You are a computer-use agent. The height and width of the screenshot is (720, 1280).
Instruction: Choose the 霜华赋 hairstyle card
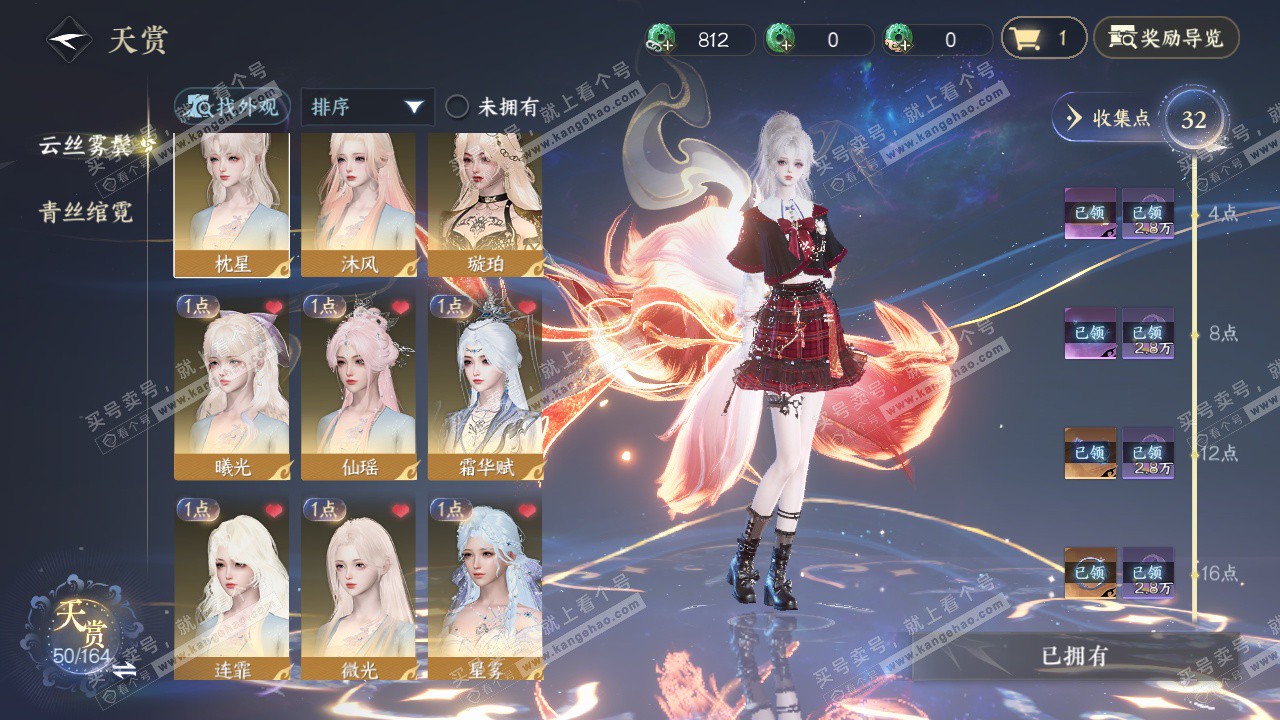485,387
